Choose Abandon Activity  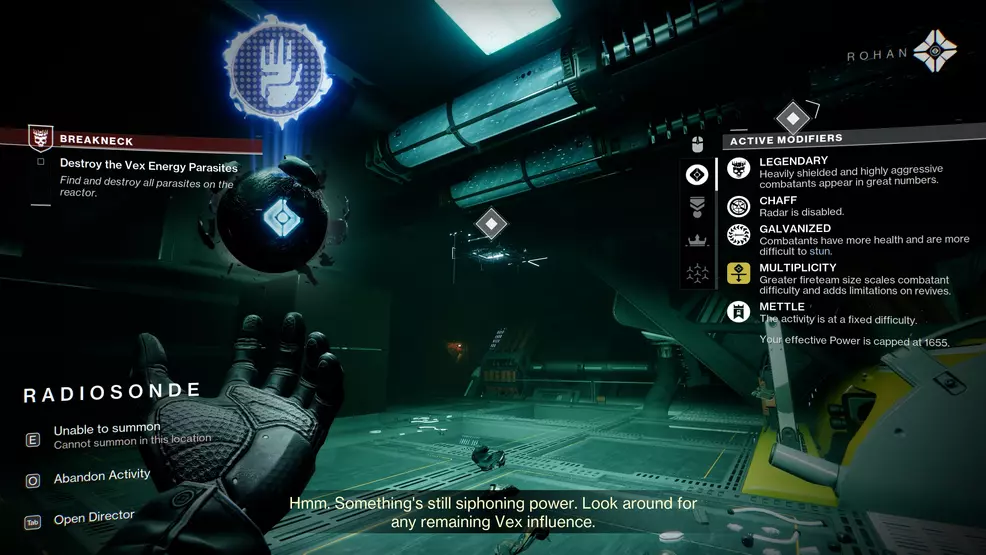[x=101, y=476]
